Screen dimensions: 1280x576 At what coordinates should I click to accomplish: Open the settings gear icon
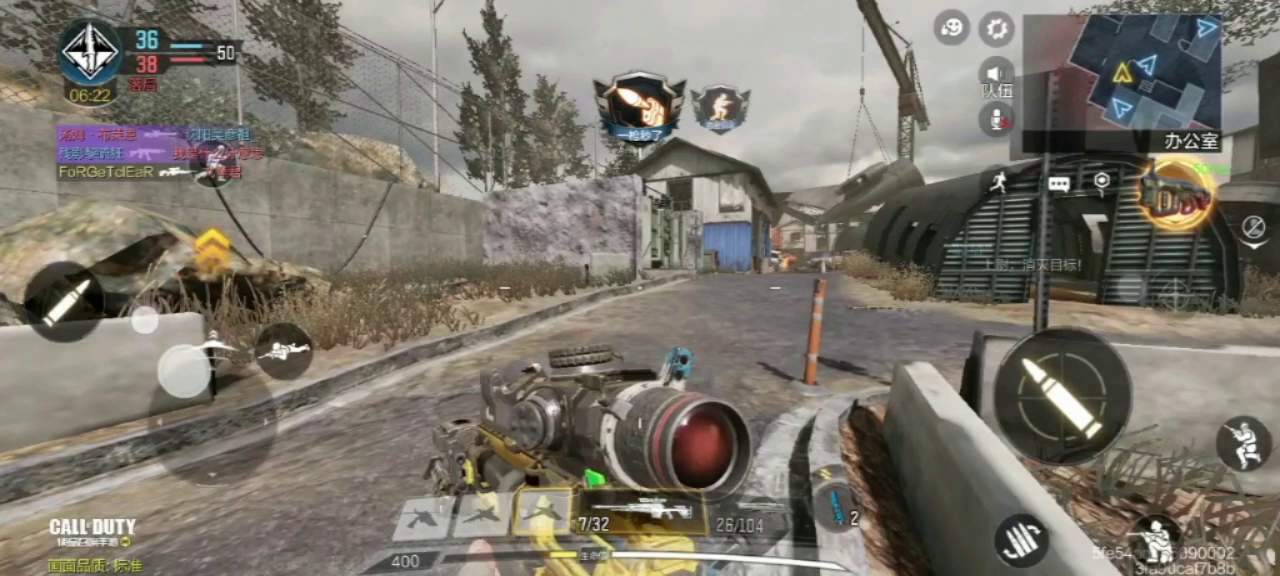tap(996, 28)
